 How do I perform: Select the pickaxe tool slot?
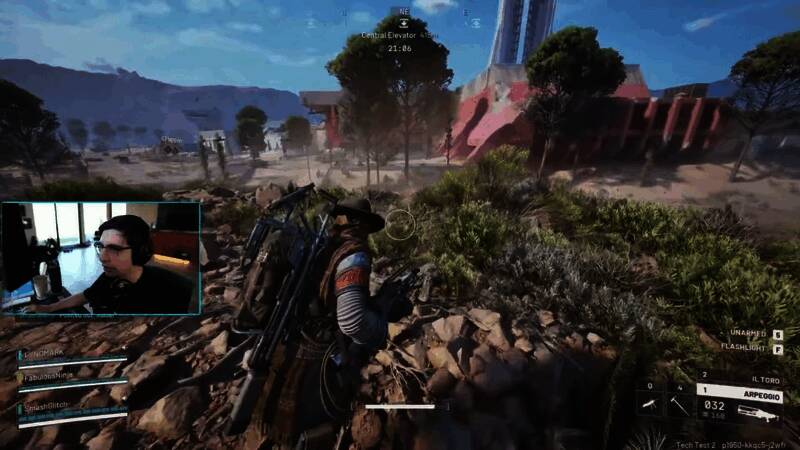[x=680, y=404]
